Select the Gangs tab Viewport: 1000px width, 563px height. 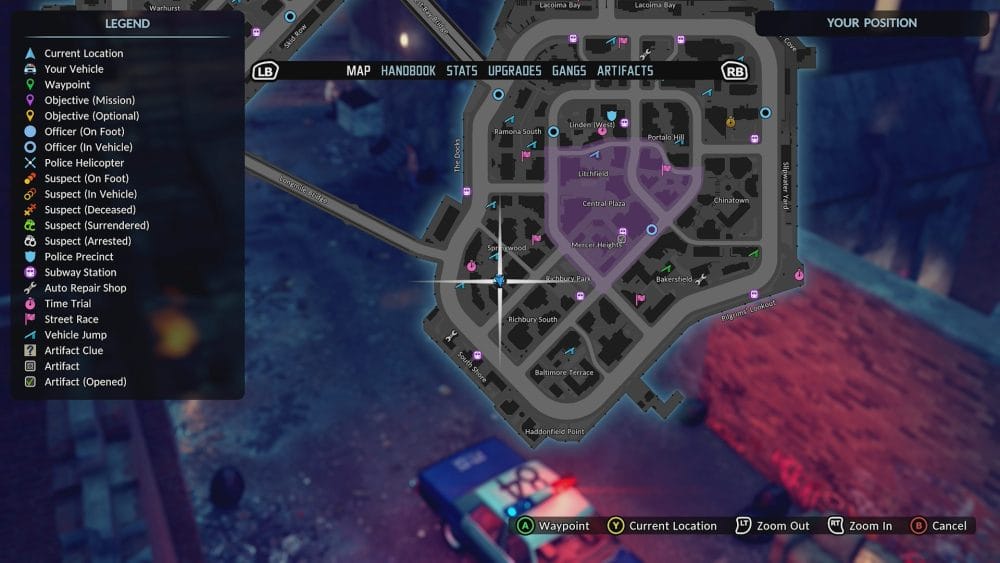coord(569,71)
